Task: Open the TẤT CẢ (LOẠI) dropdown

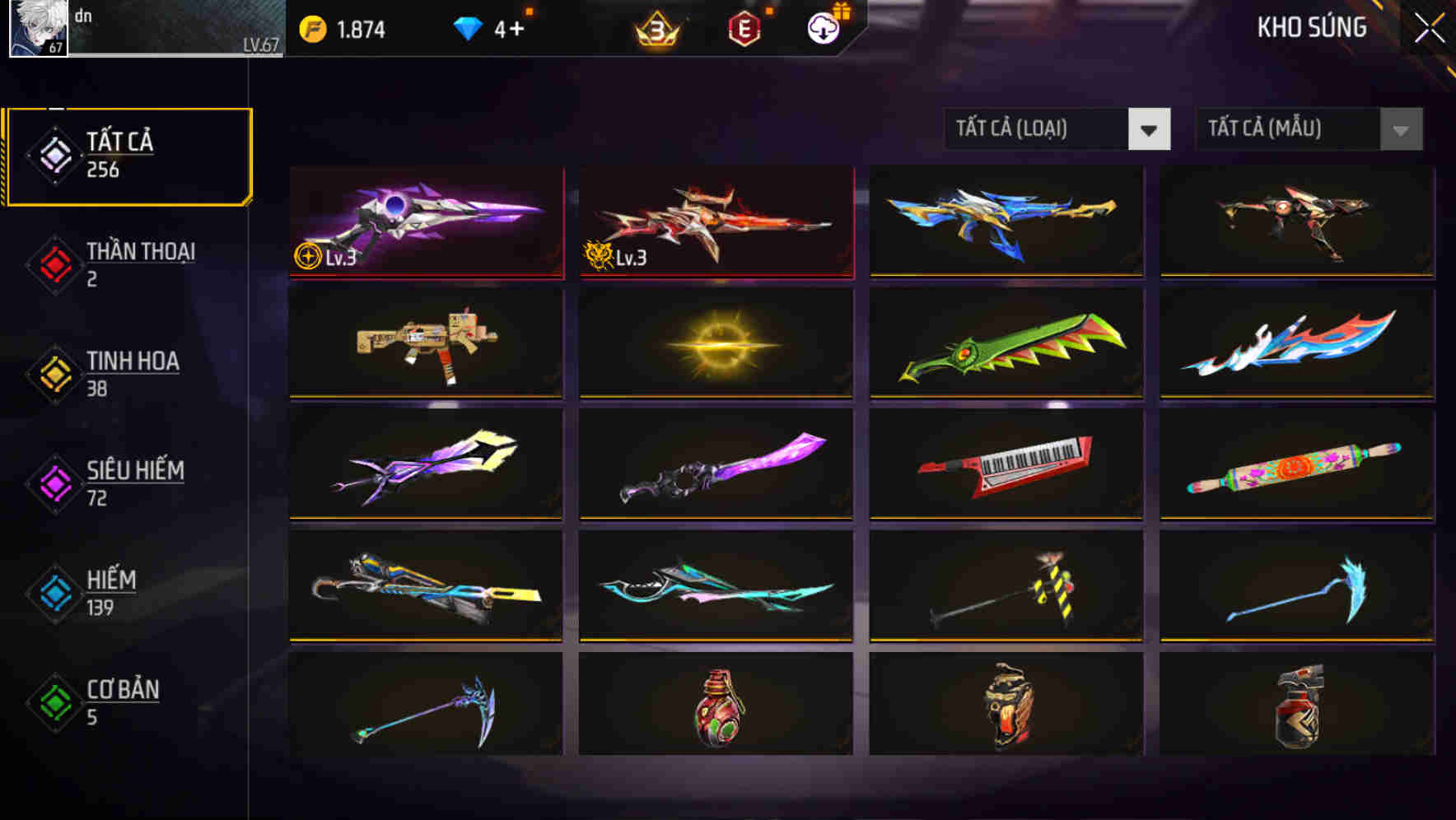Action: pos(1038,129)
